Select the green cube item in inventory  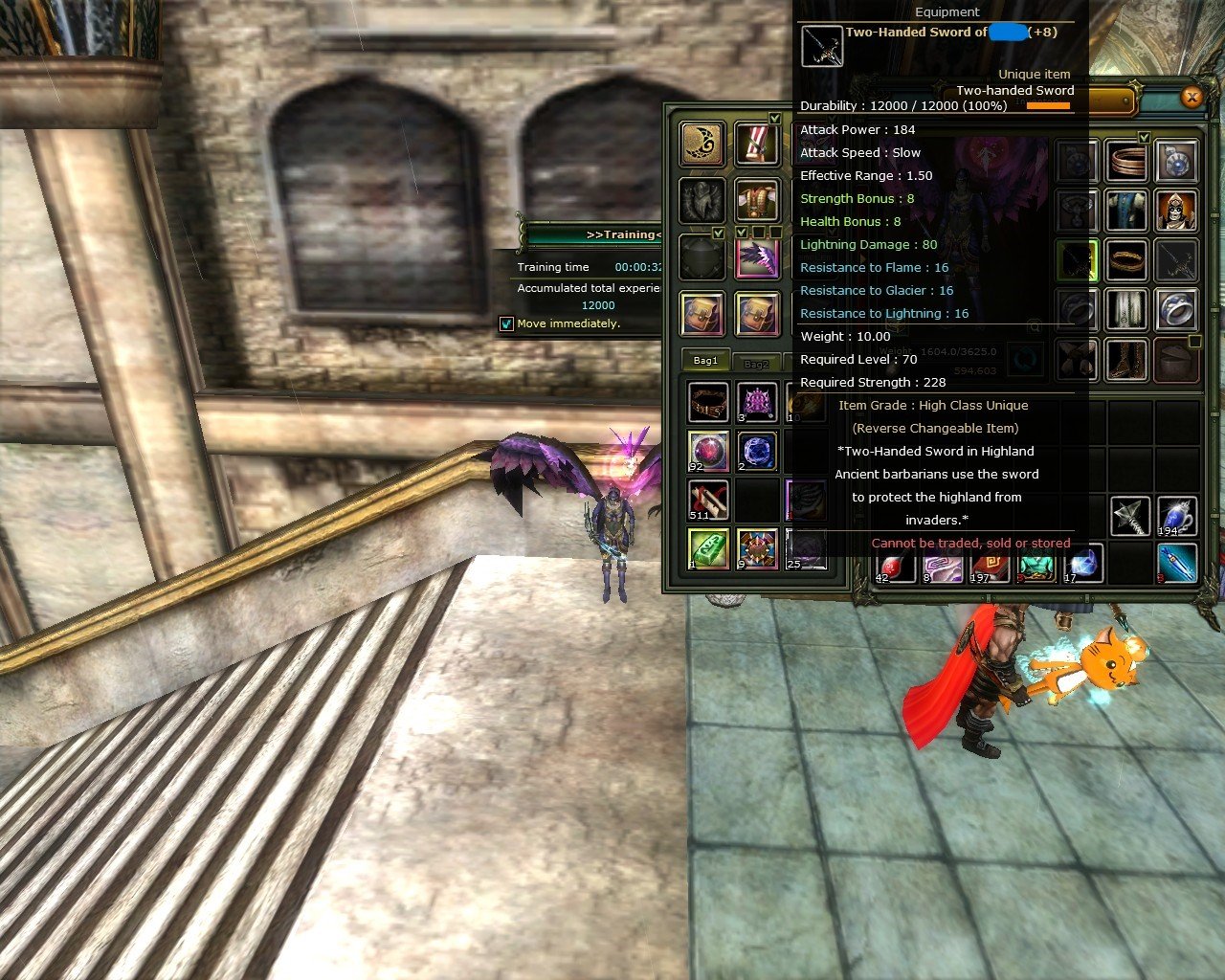pos(706,546)
